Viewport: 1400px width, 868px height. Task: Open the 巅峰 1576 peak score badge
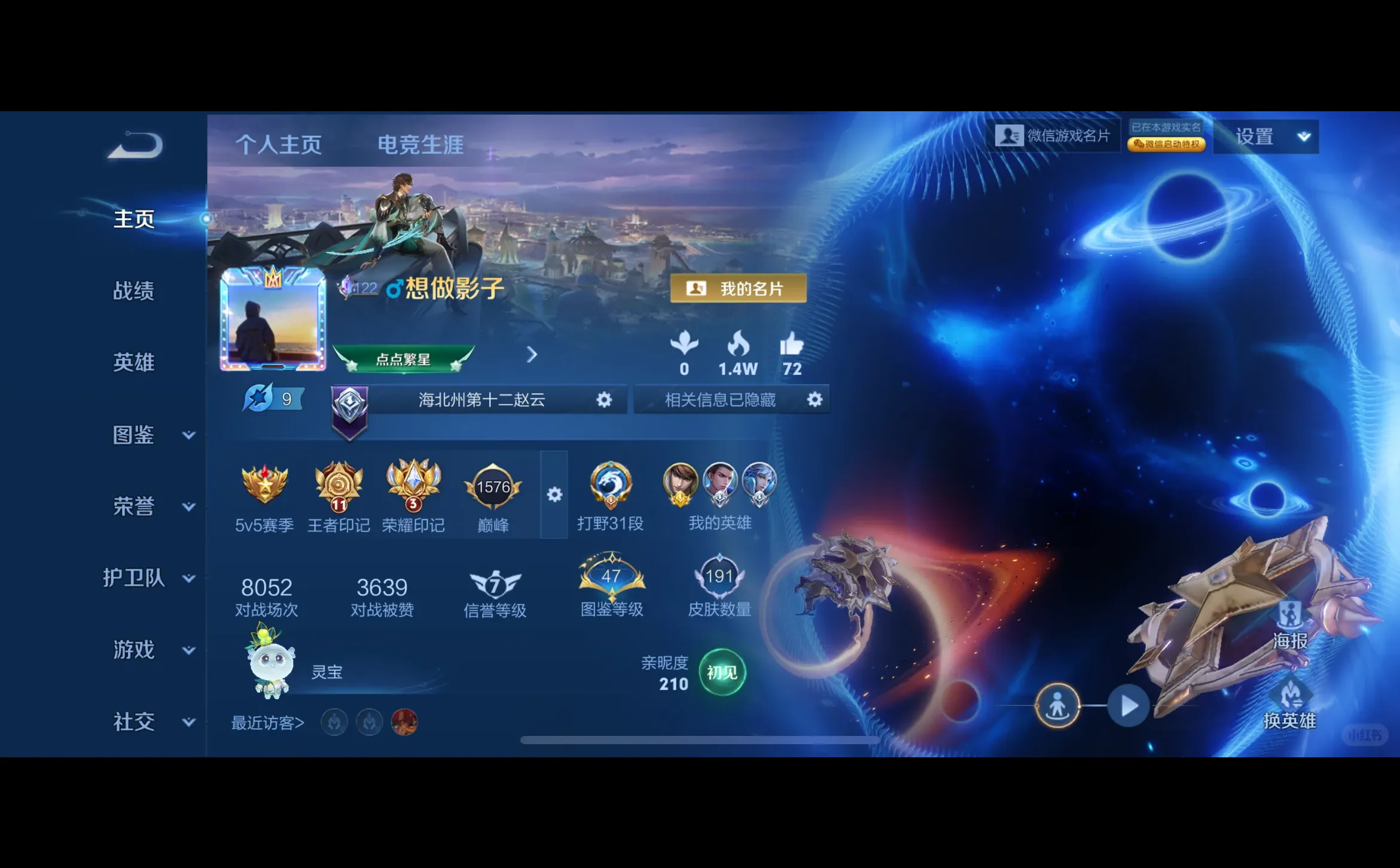(x=492, y=488)
